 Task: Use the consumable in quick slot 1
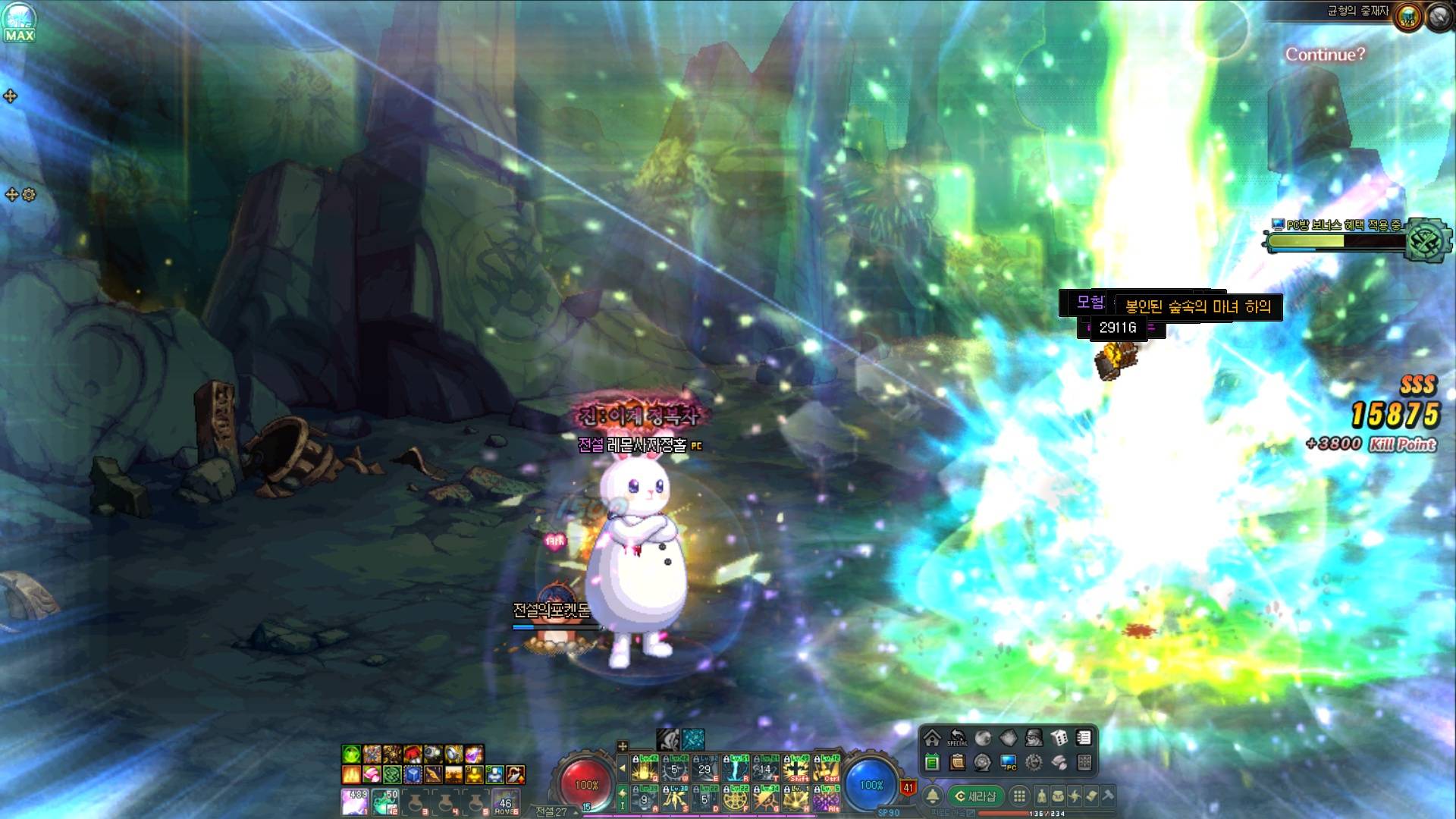(x=355, y=801)
